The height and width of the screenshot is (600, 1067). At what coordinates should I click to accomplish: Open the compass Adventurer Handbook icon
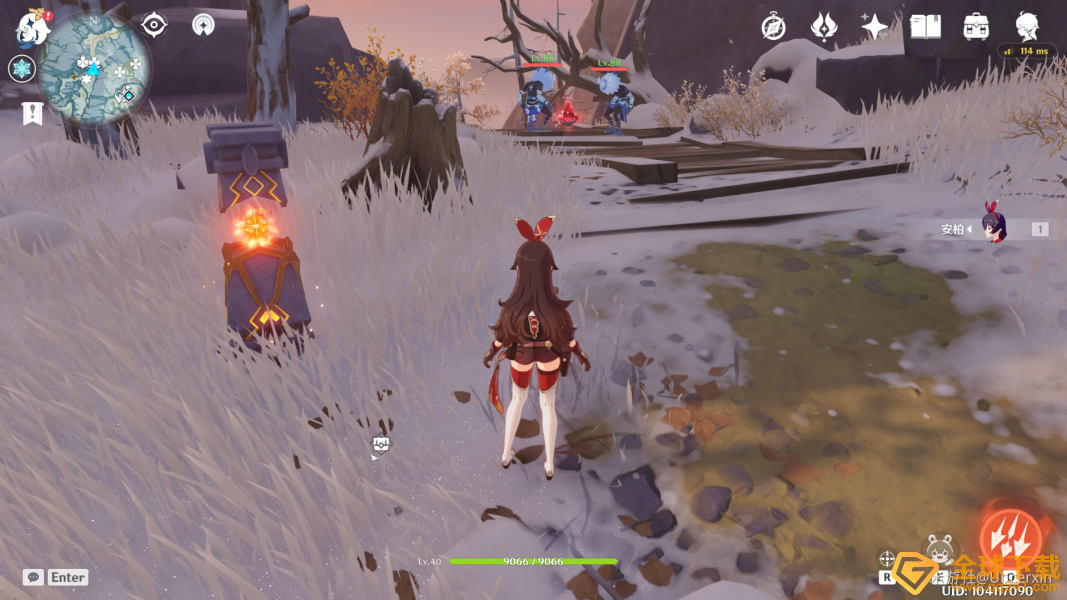pos(773,27)
